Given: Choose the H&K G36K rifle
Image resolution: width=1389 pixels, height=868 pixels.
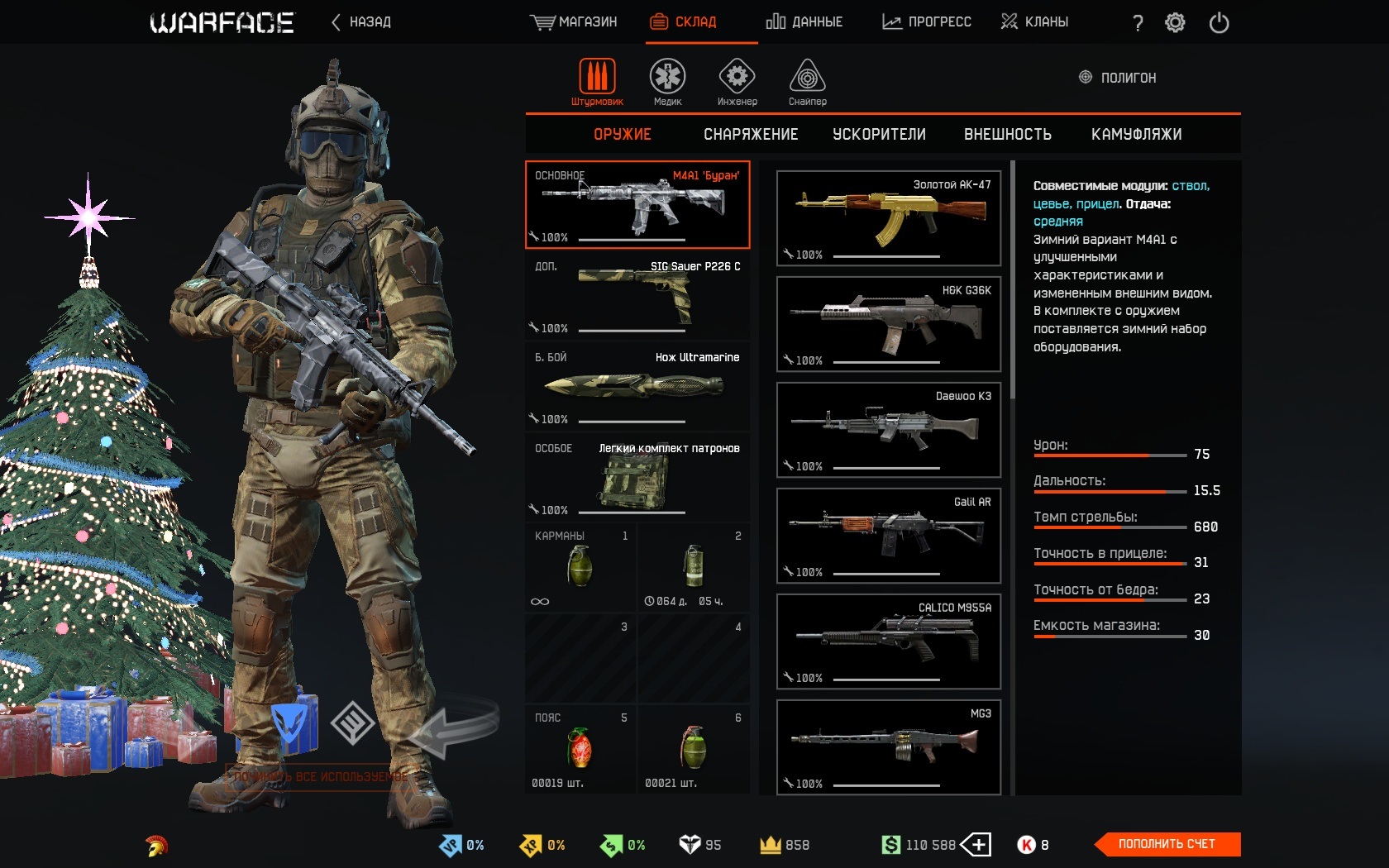Looking at the screenshot, I should [889, 324].
